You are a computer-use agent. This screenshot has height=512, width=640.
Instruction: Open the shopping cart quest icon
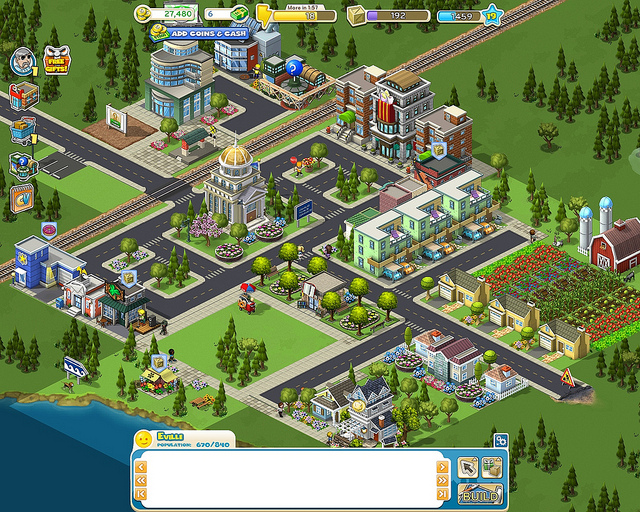click(x=22, y=131)
